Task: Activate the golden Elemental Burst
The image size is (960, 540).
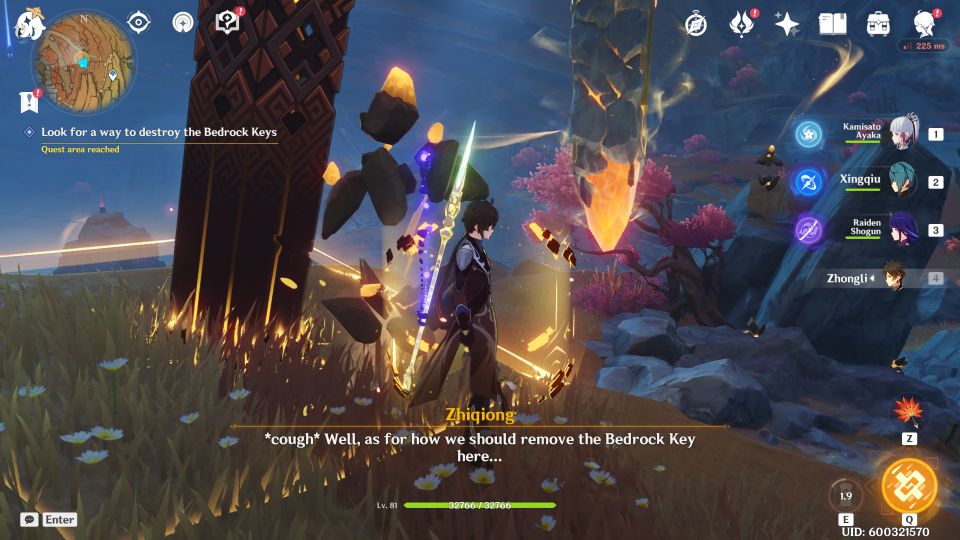Action: pos(909,487)
